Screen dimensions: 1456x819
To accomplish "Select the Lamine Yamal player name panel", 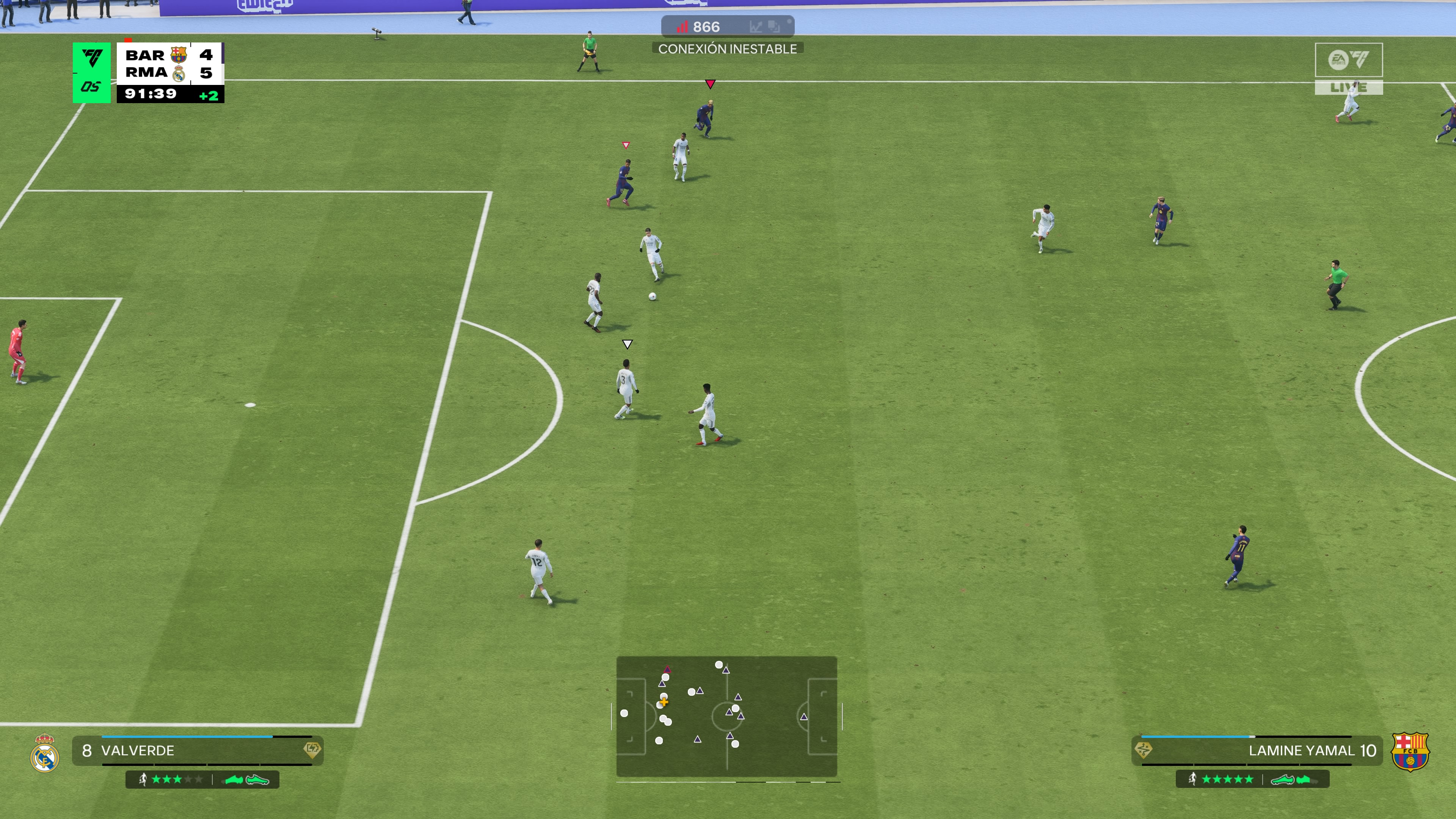I will [x=1257, y=751].
